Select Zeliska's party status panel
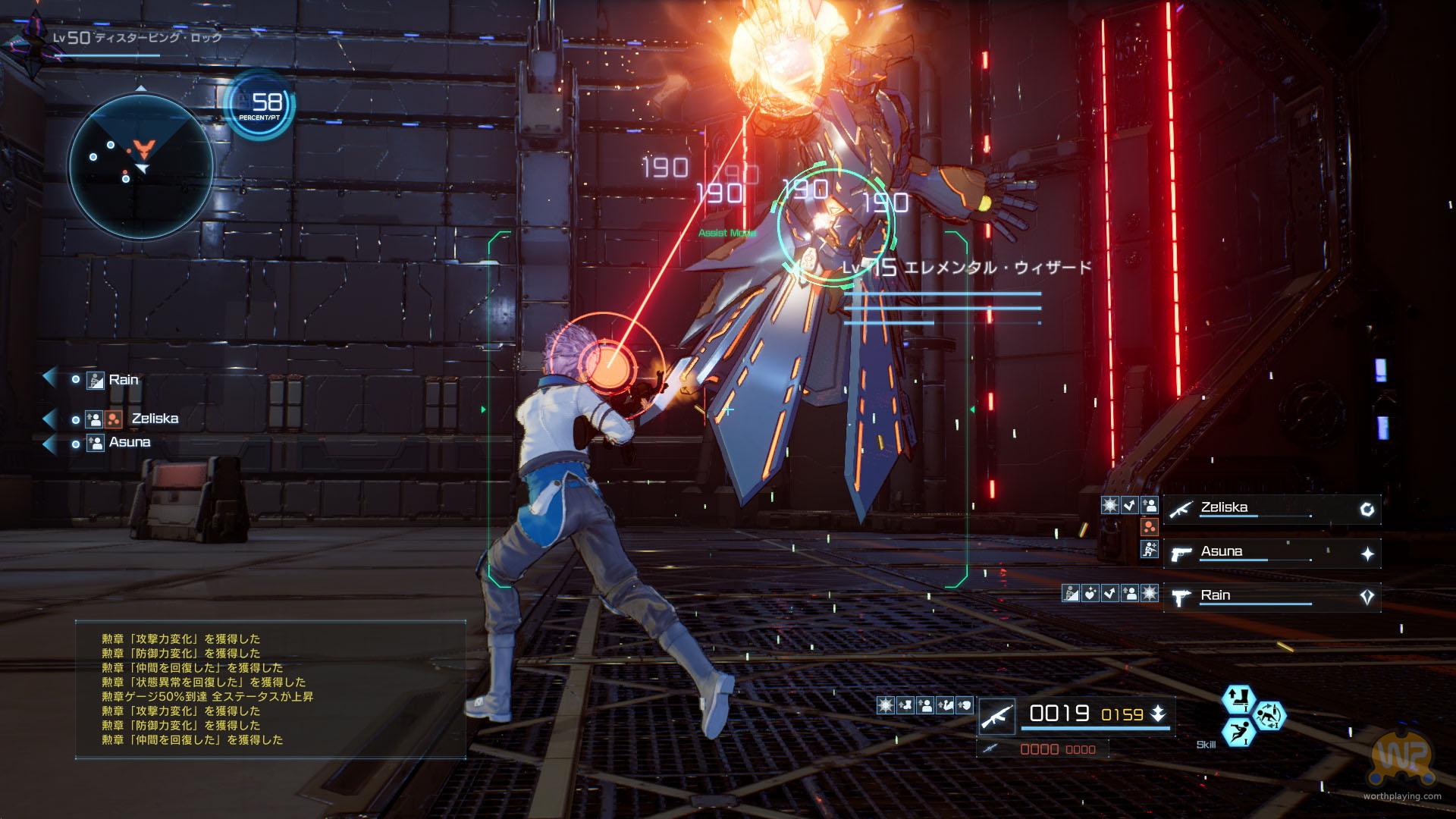This screenshot has width=1456, height=819. pyautogui.click(x=1272, y=509)
